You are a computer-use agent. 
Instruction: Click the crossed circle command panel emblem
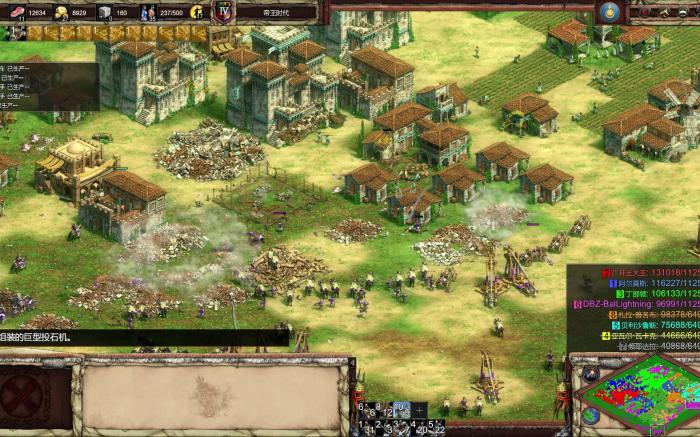[23, 396]
